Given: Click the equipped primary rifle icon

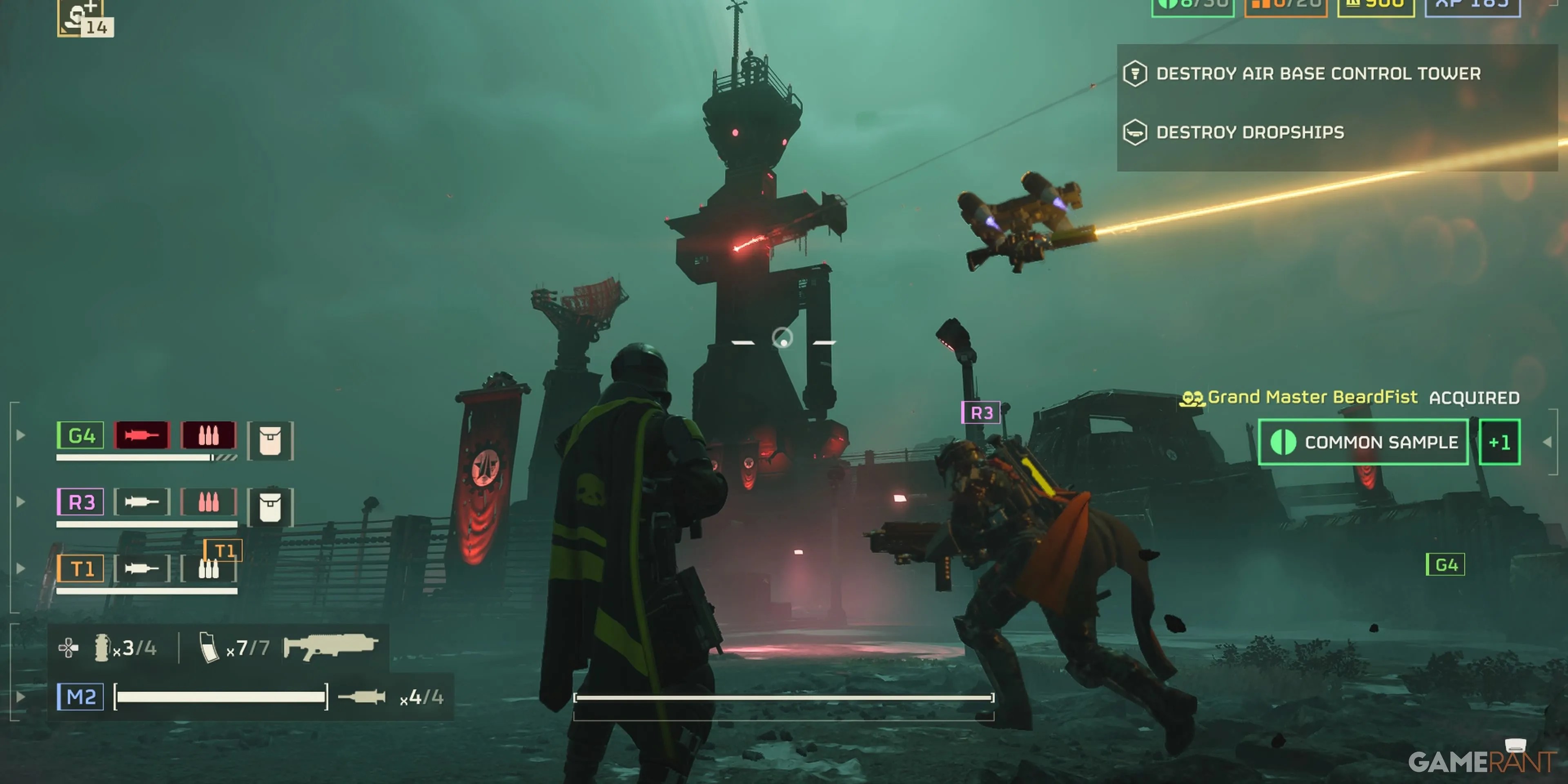Looking at the screenshot, I should [x=330, y=646].
